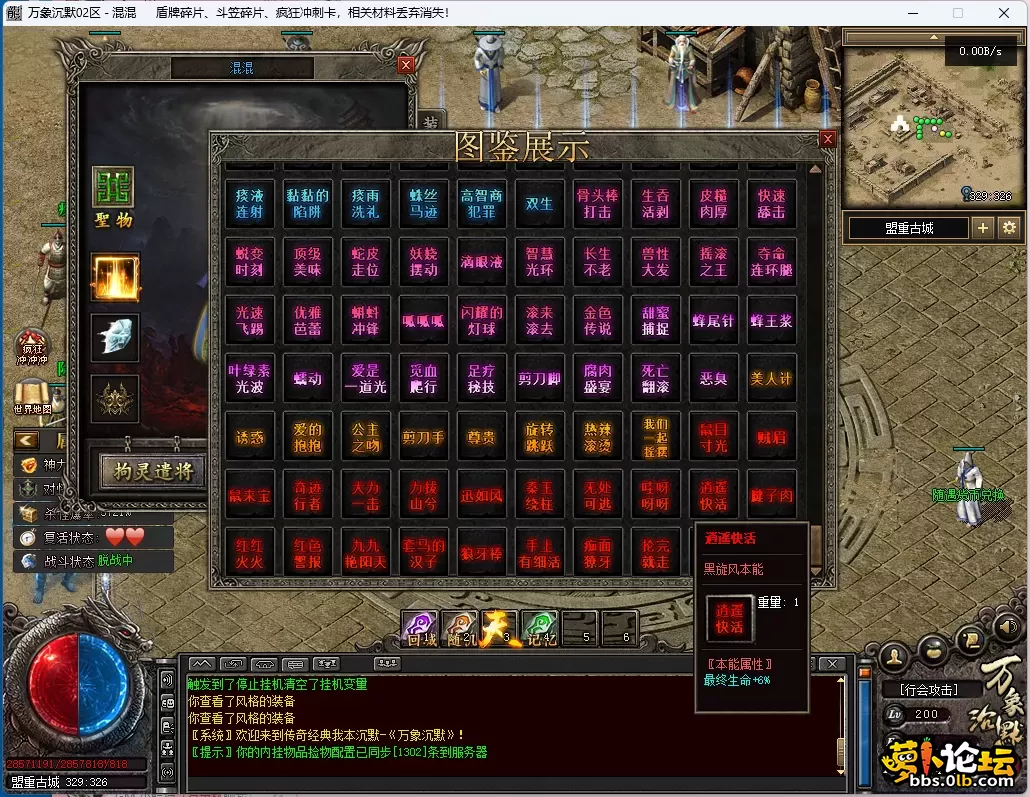Close the 混混 character panel
The image size is (1030, 797).
tap(405, 65)
